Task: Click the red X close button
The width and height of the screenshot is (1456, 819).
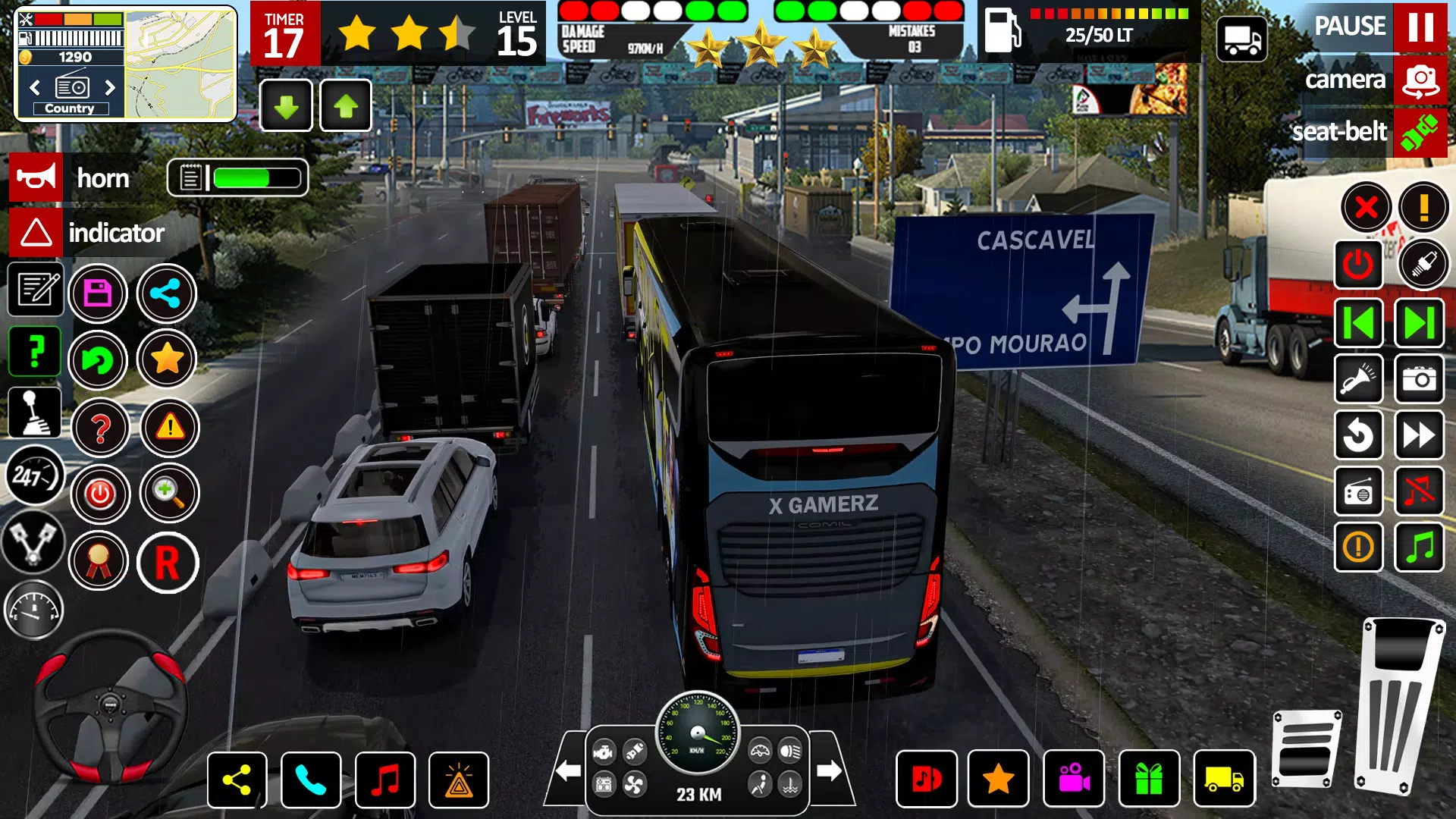Action: [1366, 207]
